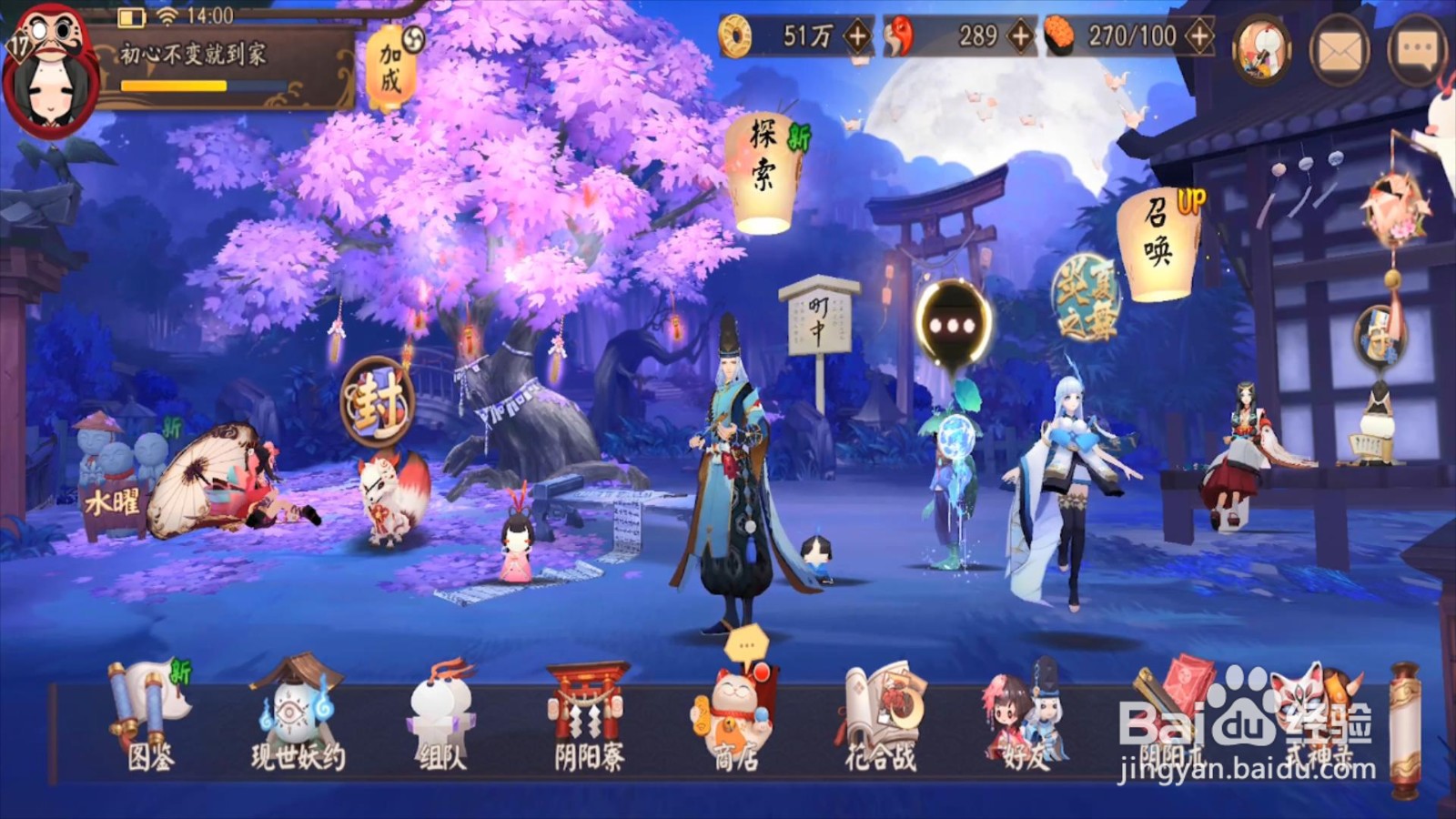Open the 组队 team-up panel
The image size is (1456, 819).
tap(443, 714)
